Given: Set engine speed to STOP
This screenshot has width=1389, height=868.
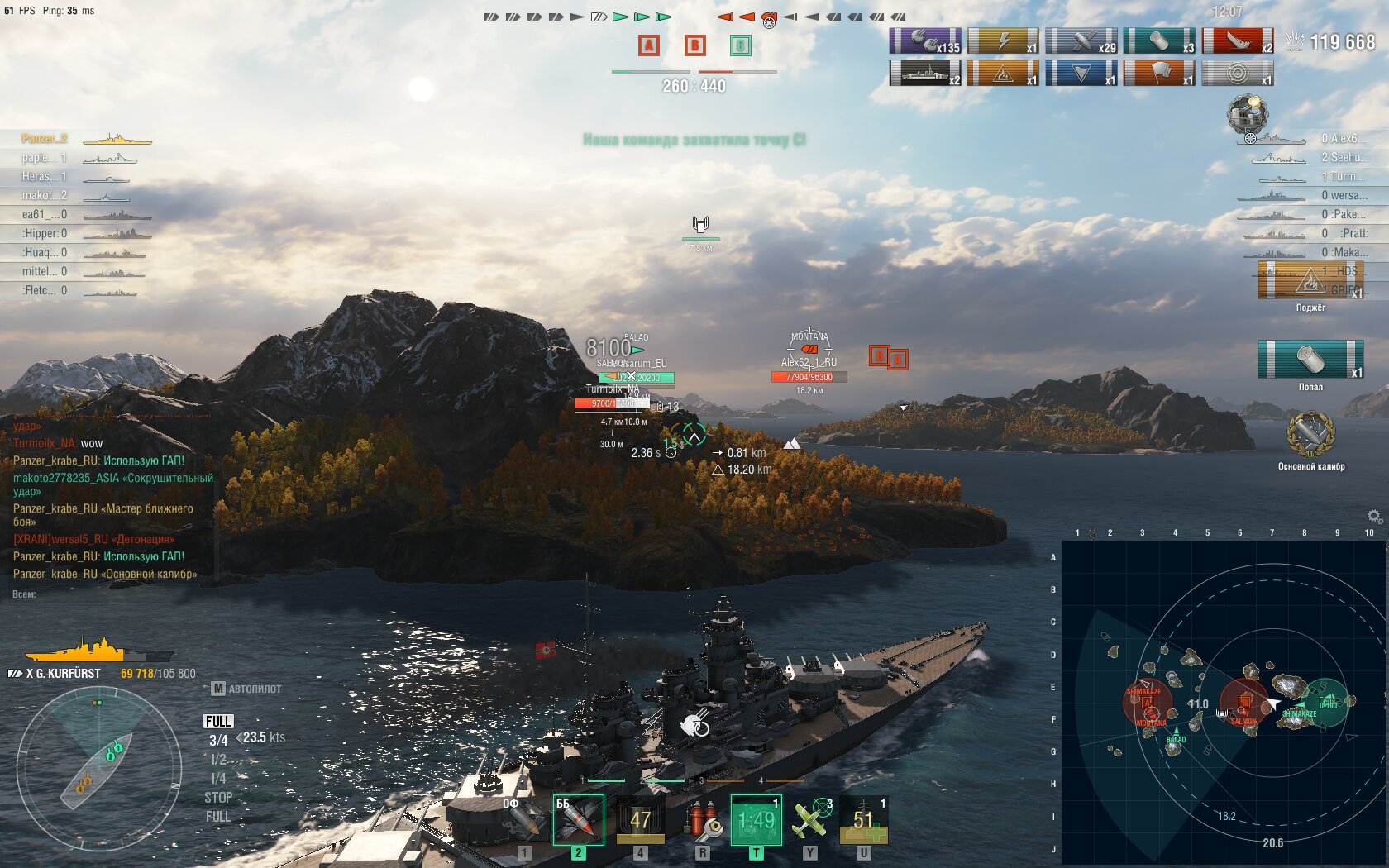Looking at the screenshot, I should pos(218,798).
